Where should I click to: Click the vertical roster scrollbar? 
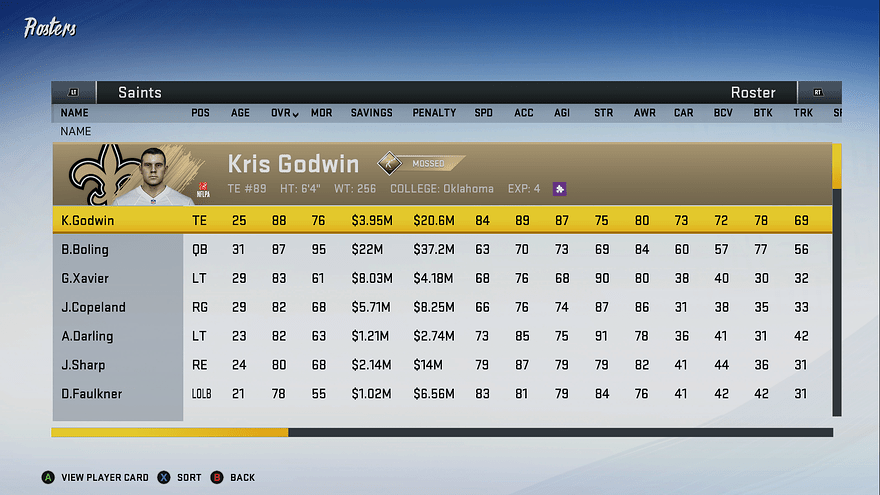[x=837, y=280]
